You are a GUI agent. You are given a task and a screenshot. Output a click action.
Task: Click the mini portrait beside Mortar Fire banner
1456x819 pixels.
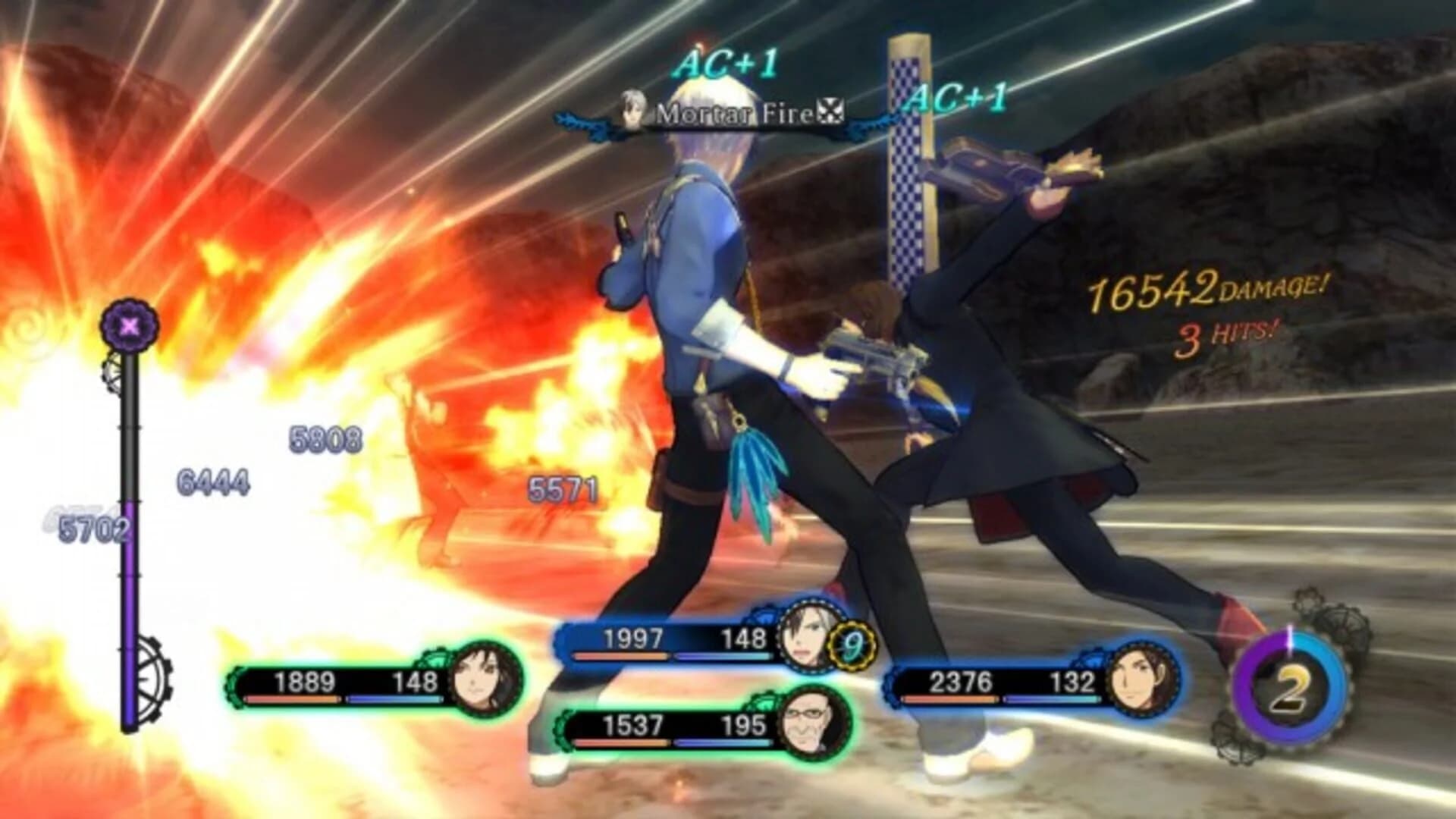[634, 107]
